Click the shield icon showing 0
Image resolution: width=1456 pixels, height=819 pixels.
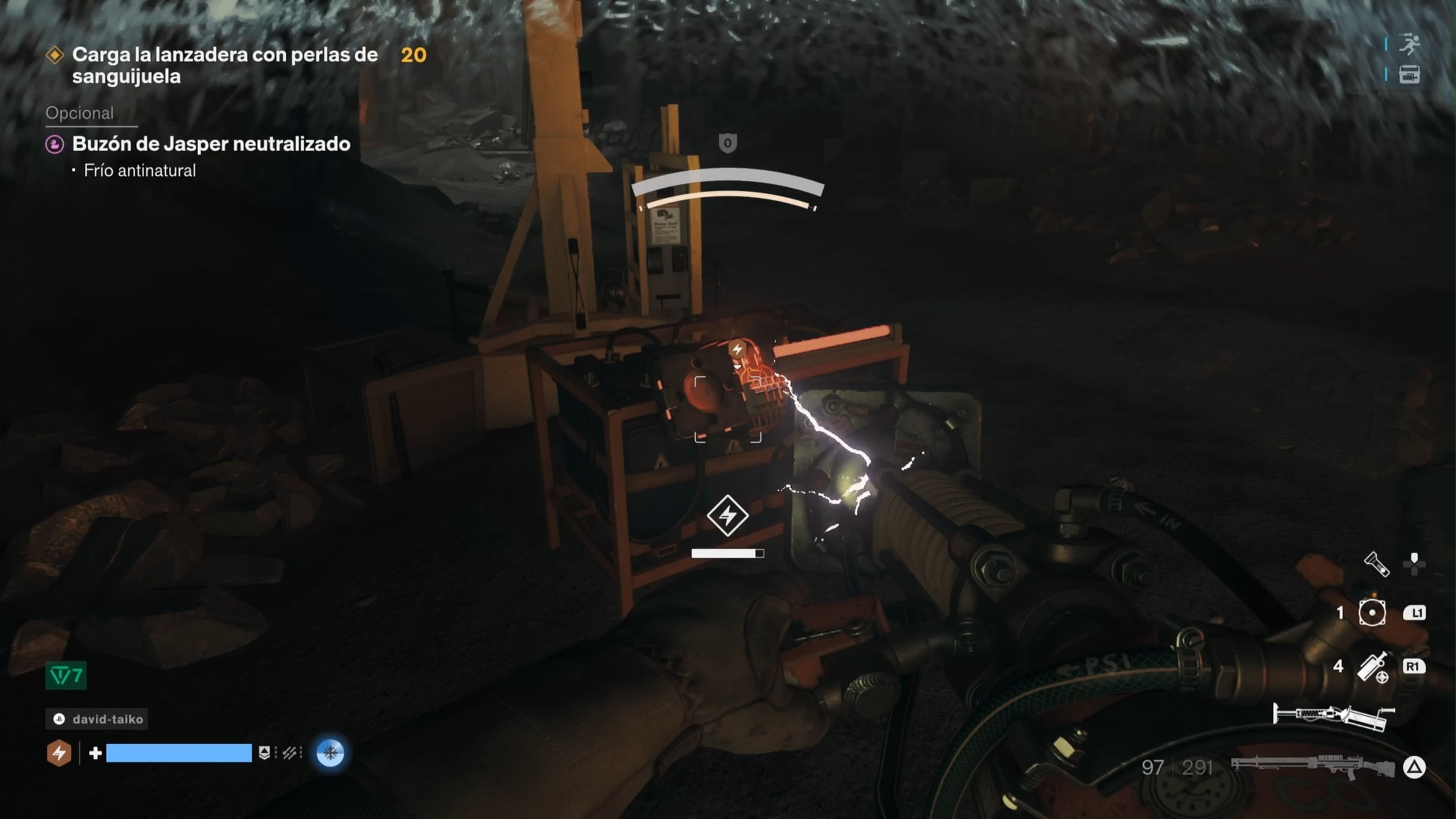click(x=728, y=143)
